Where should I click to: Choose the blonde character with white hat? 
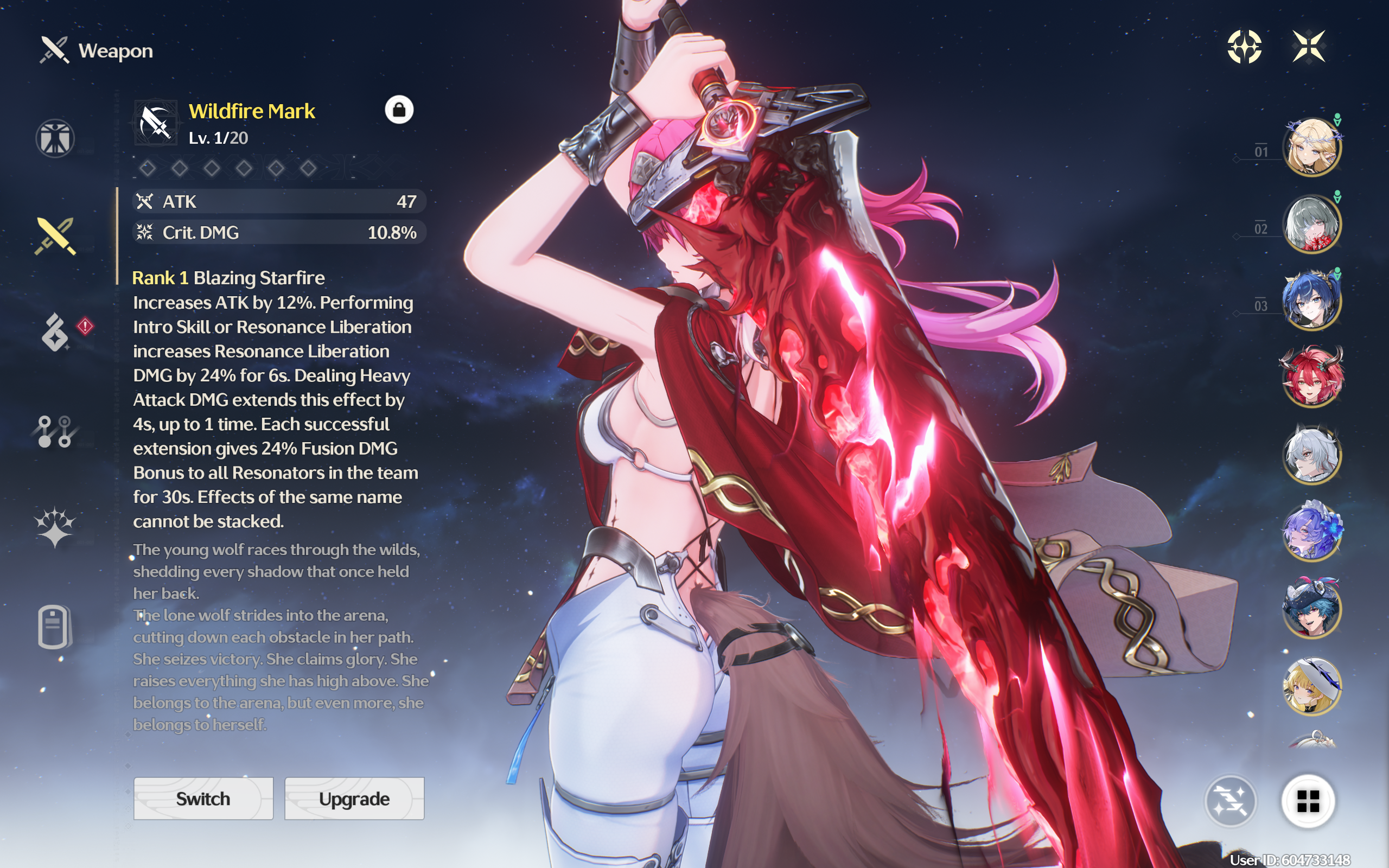(1312, 685)
